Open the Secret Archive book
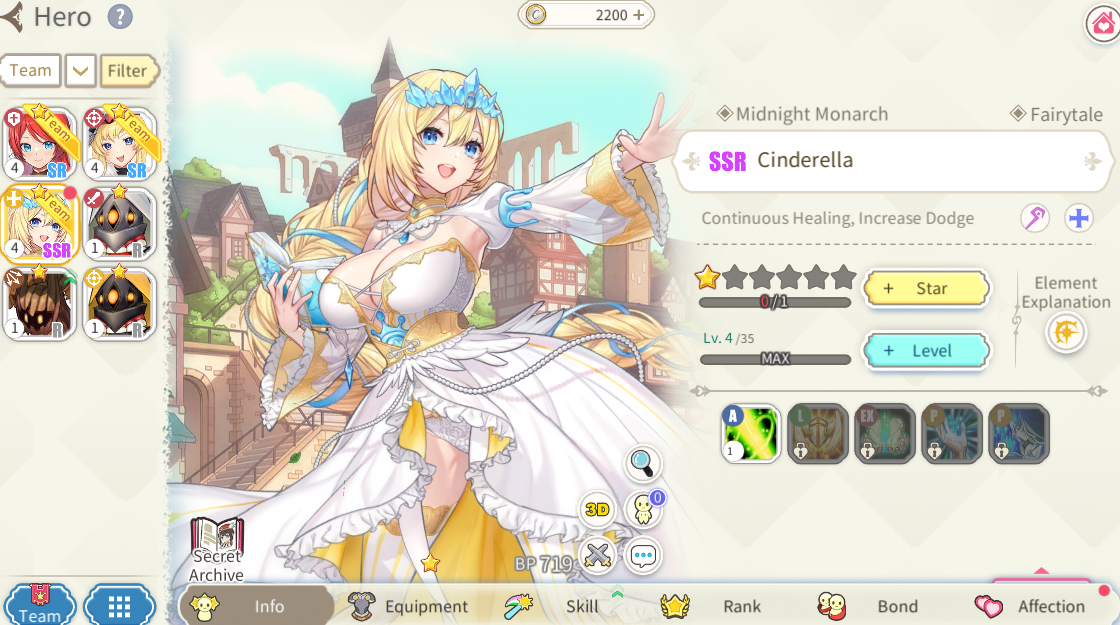 pyautogui.click(x=216, y=548)
